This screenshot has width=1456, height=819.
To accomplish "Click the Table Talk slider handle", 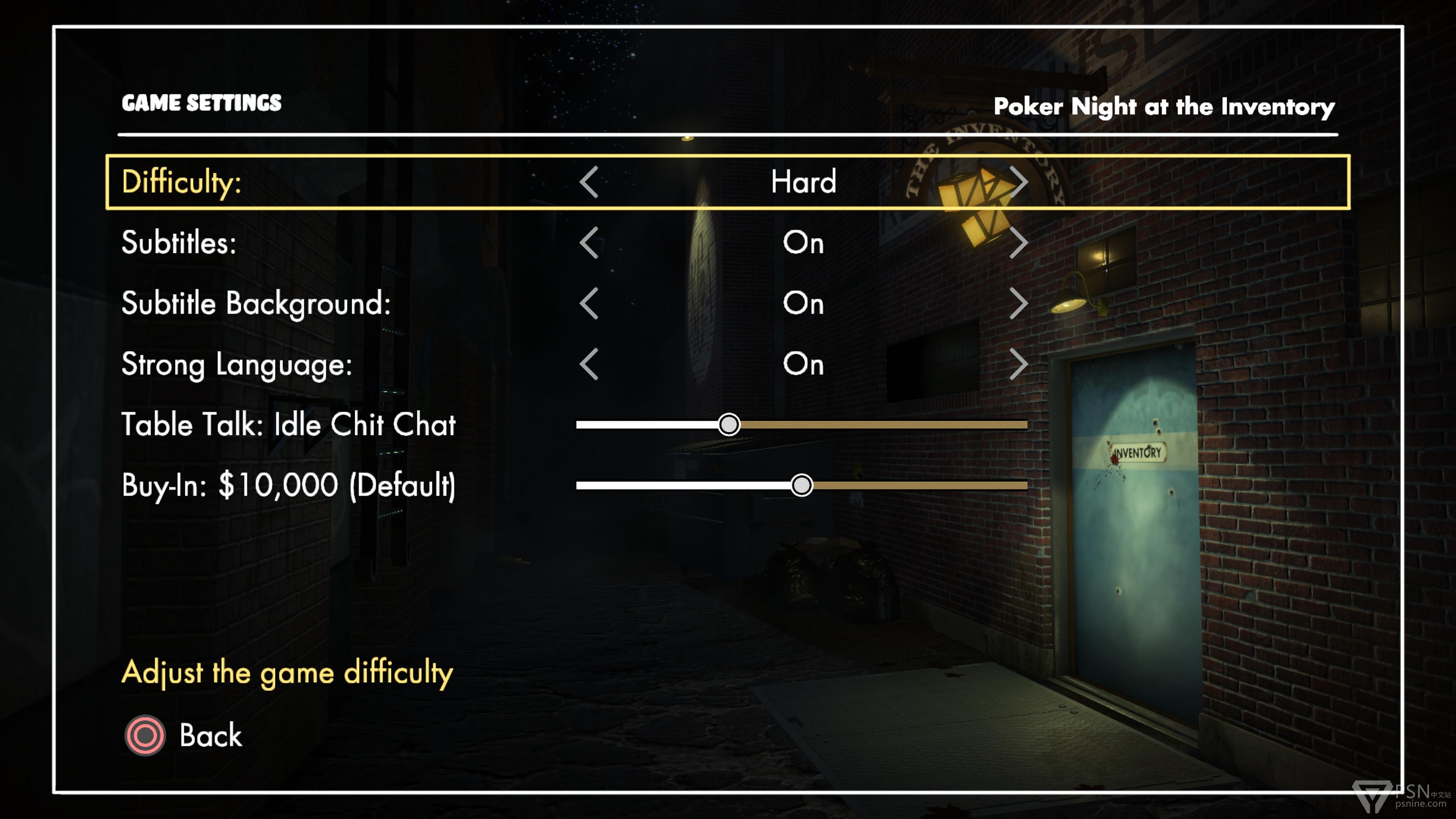I will (728, 425).
